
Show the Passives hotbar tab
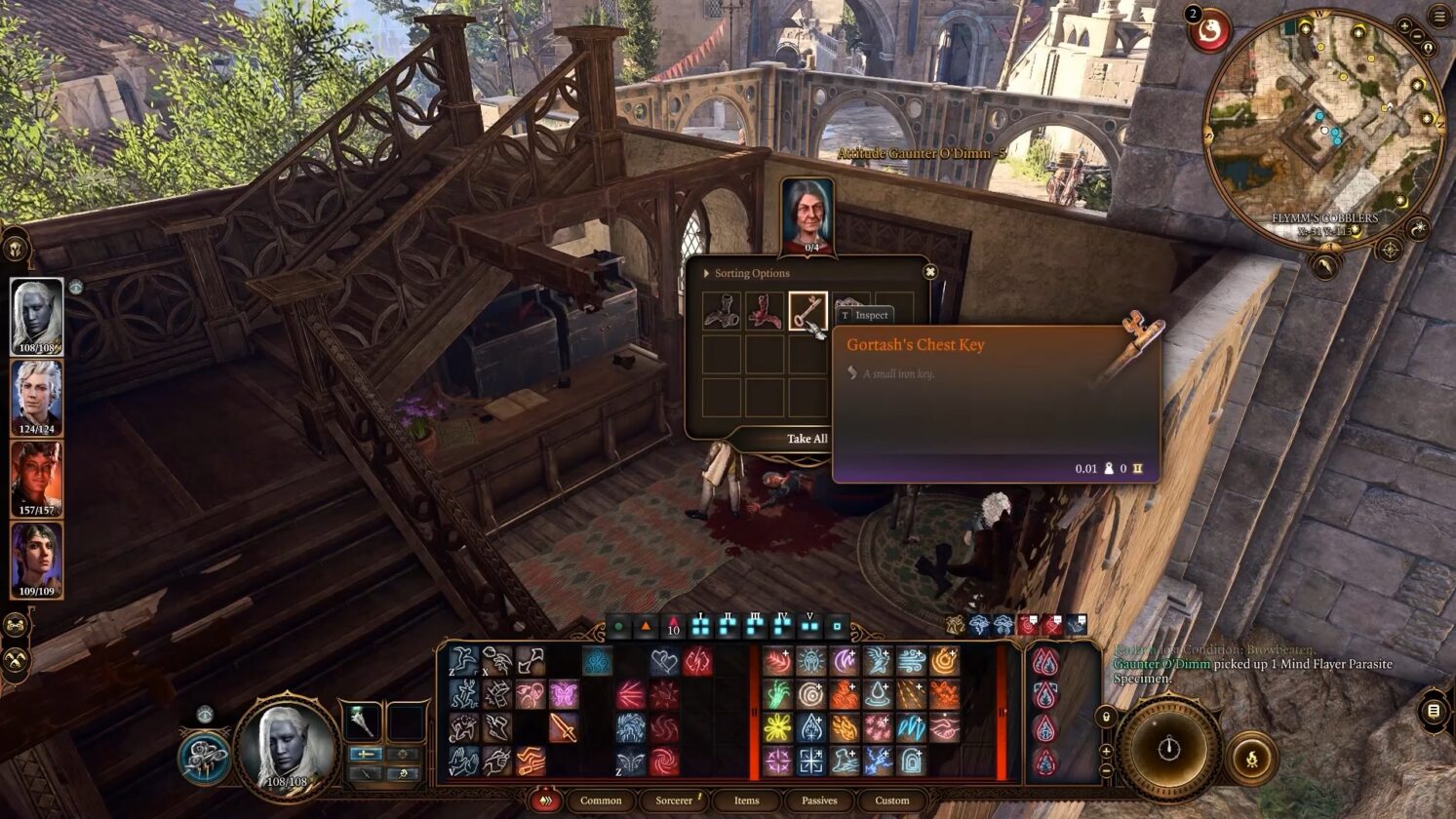pos(819,800)
